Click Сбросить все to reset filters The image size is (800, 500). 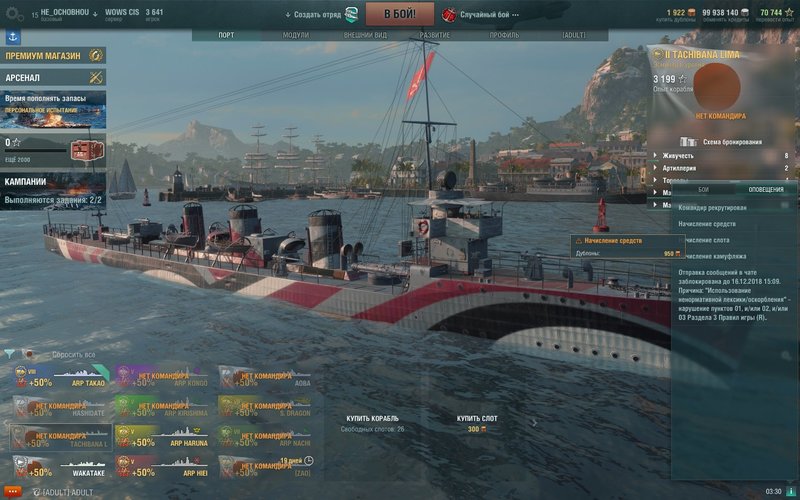point(74,355)
